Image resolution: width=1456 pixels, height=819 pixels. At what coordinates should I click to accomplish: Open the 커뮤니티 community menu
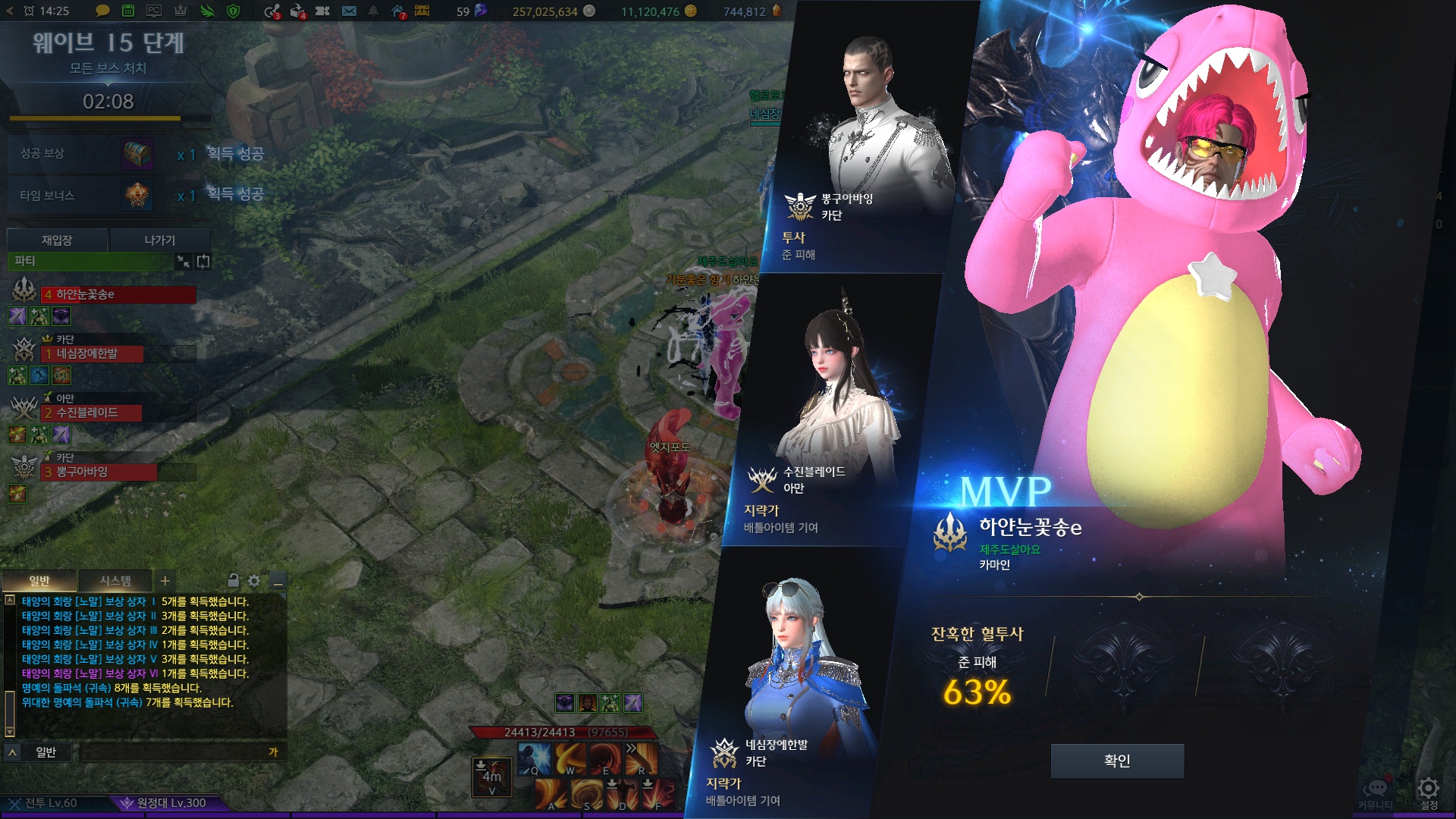[1376, 792]
